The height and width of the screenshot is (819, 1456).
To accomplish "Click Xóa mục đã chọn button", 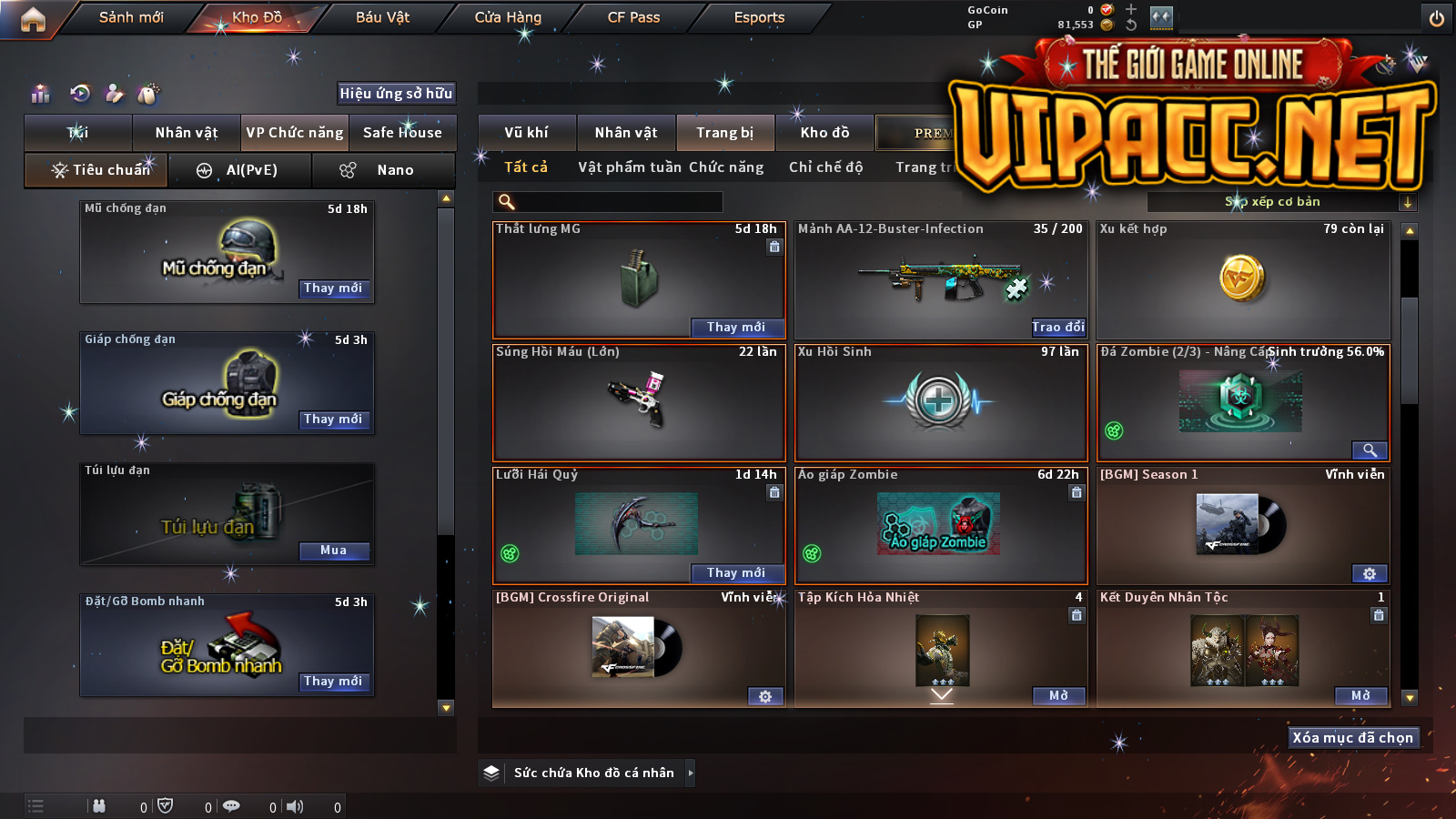I will tap(1353, 738).
